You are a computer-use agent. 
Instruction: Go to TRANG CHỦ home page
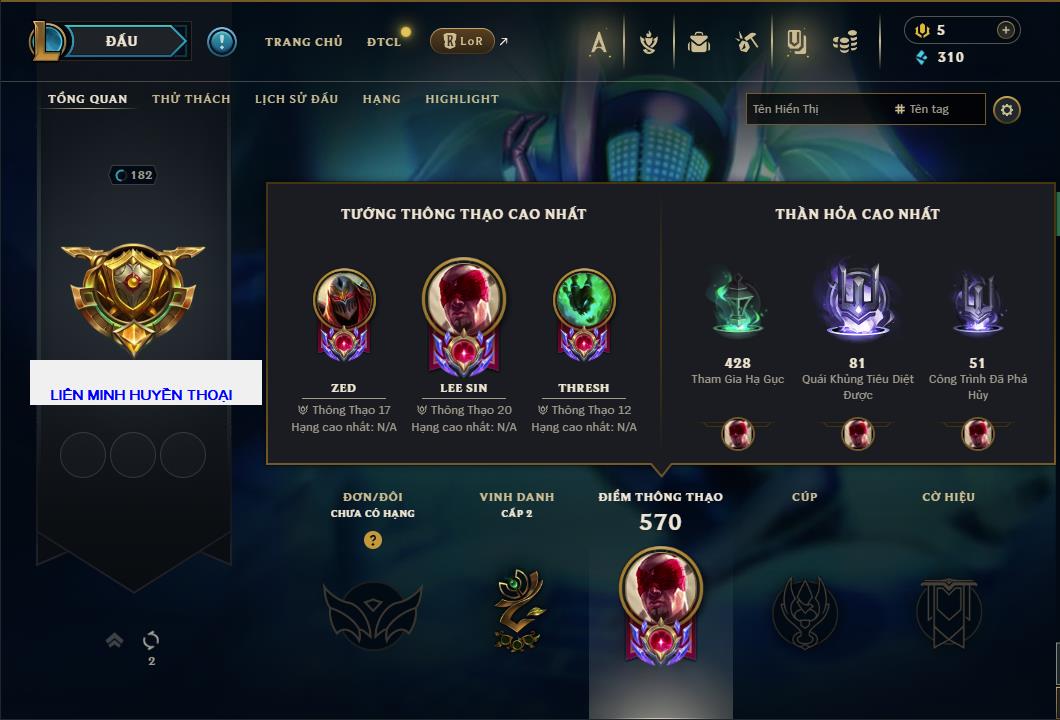point(303,42)
